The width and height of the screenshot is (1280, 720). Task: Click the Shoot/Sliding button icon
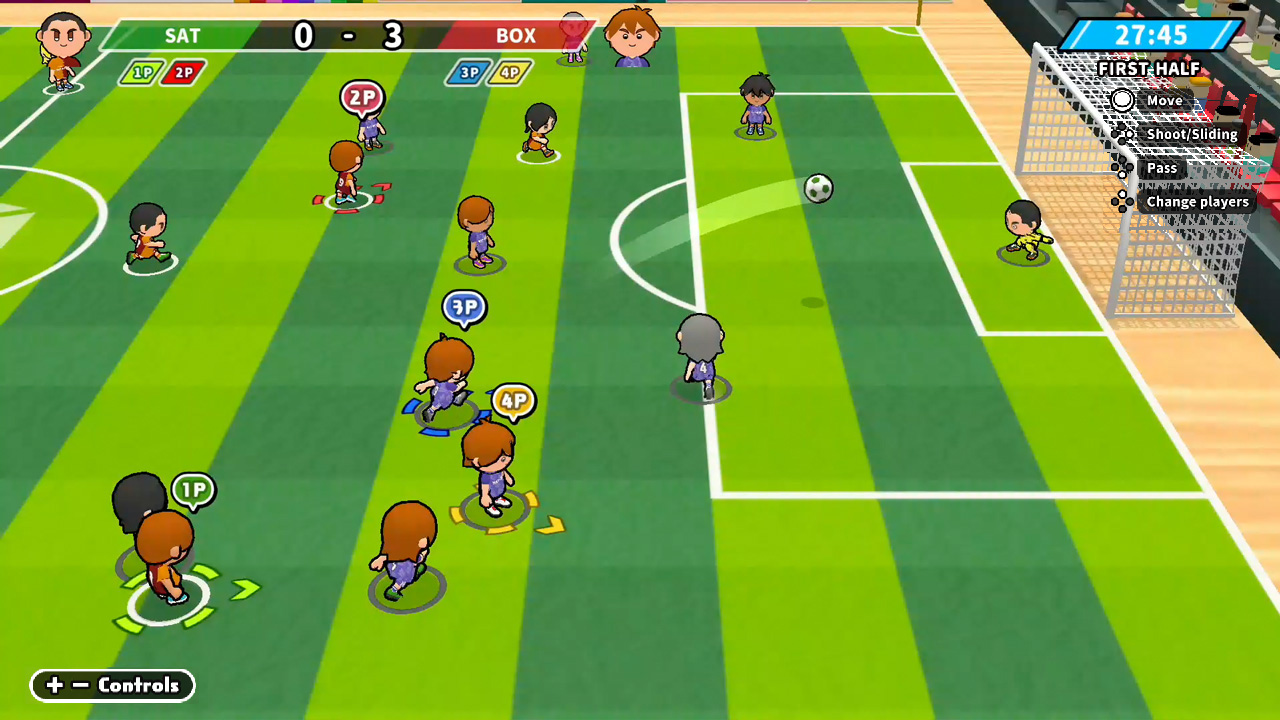click(1122, 133)
